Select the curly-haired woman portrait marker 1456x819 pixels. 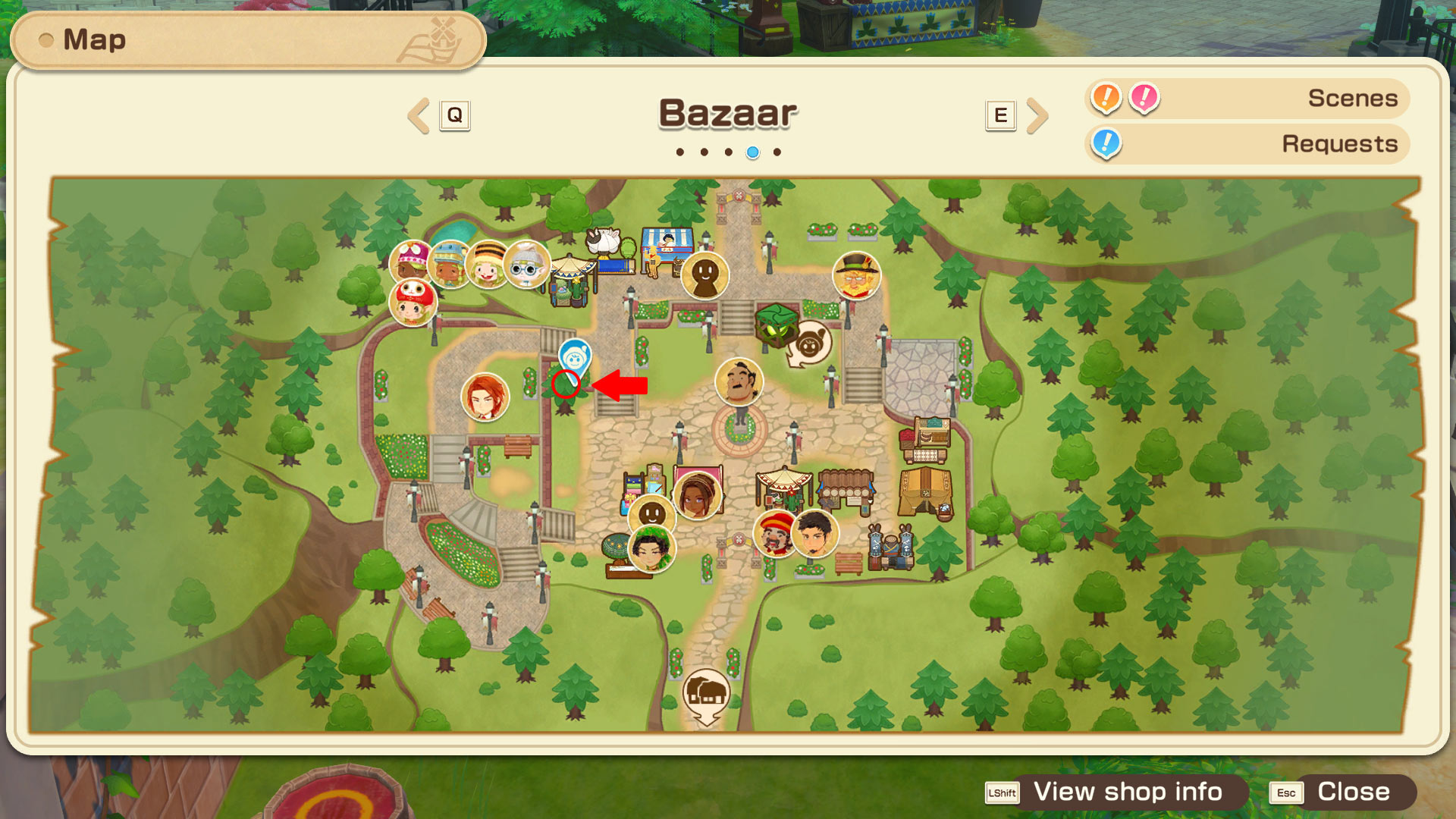697,495
